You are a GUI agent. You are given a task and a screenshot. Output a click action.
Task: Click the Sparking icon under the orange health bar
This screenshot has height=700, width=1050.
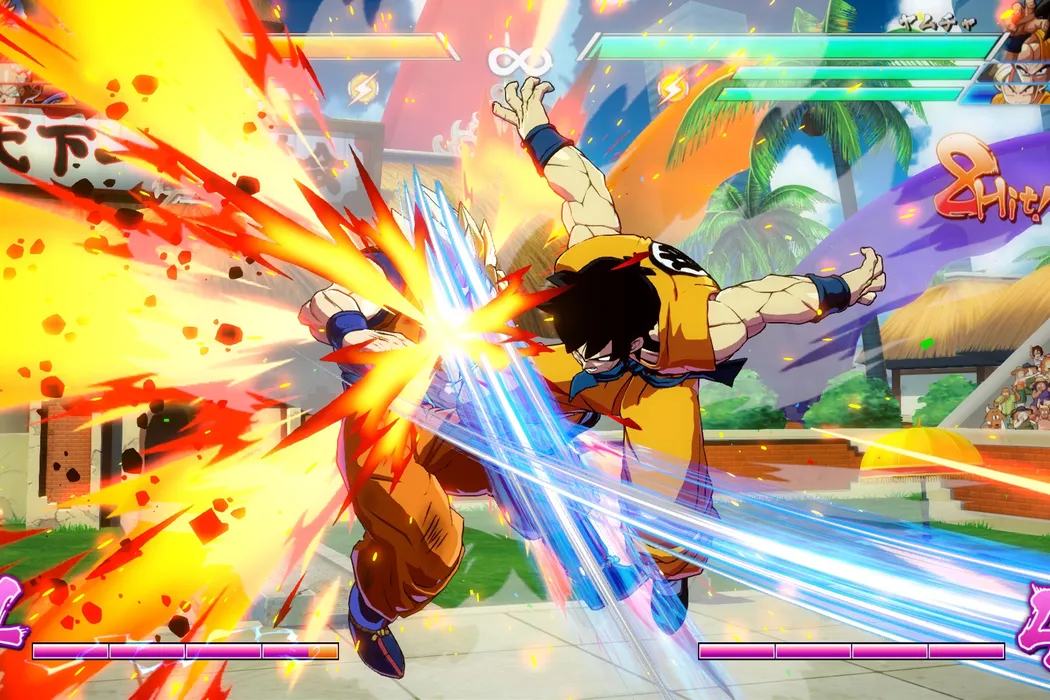[x=362, y=89]
